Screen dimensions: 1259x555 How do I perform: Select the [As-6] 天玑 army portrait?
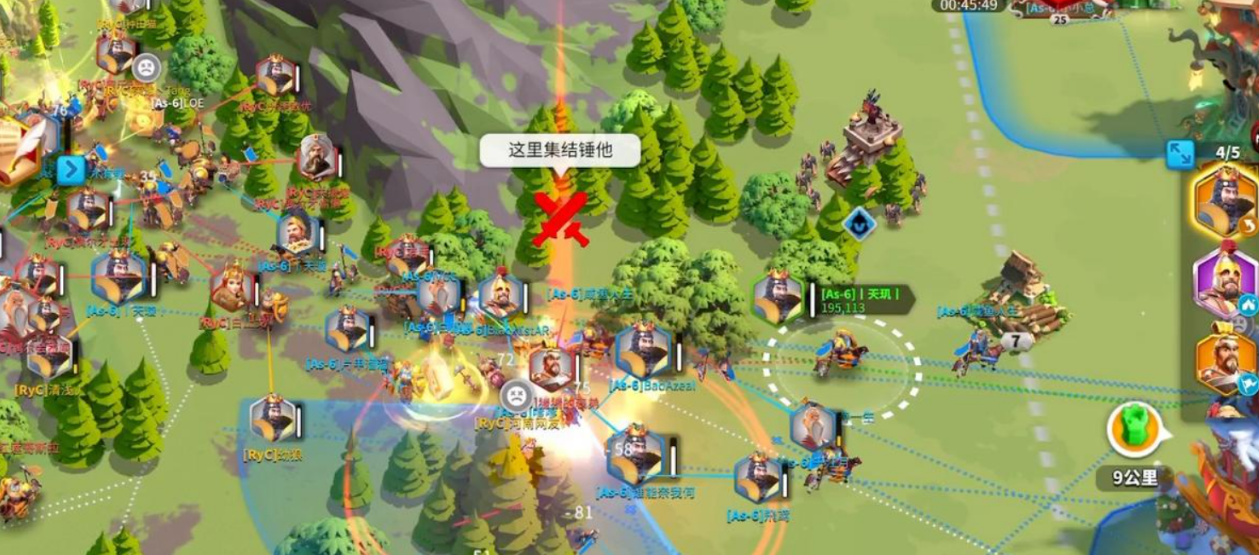click(778, 297)
